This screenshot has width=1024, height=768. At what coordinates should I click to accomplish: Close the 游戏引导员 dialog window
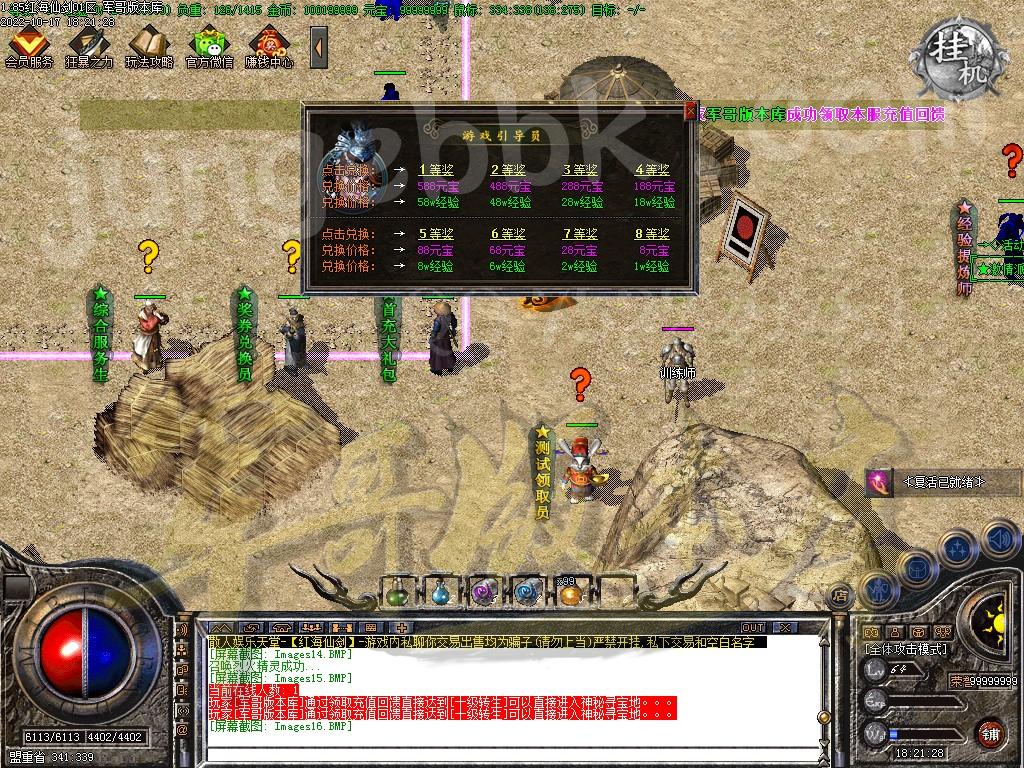click(x=690, y=112)
